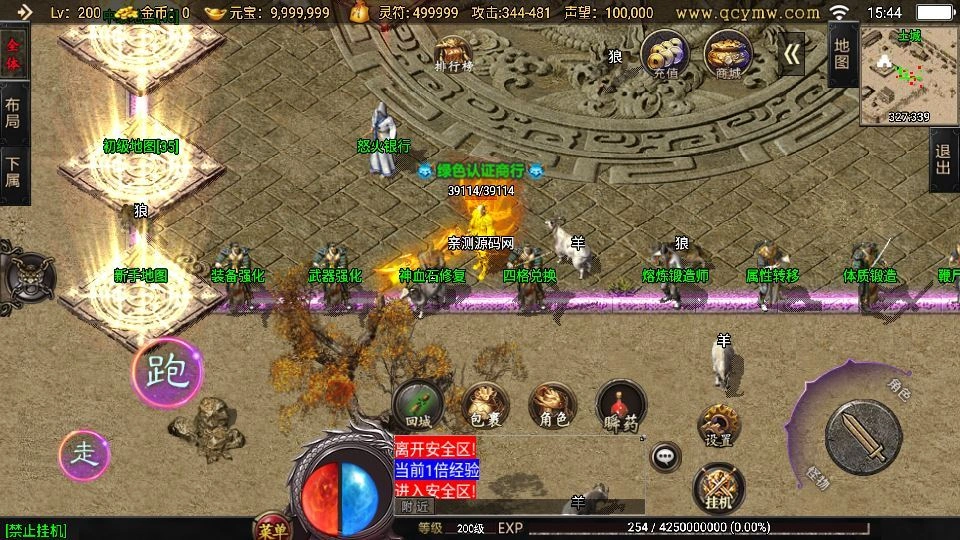Switch to the 下属 tab
Viewport: 960px width, 540px height.
pyautogui.click(x=14, y=172)
